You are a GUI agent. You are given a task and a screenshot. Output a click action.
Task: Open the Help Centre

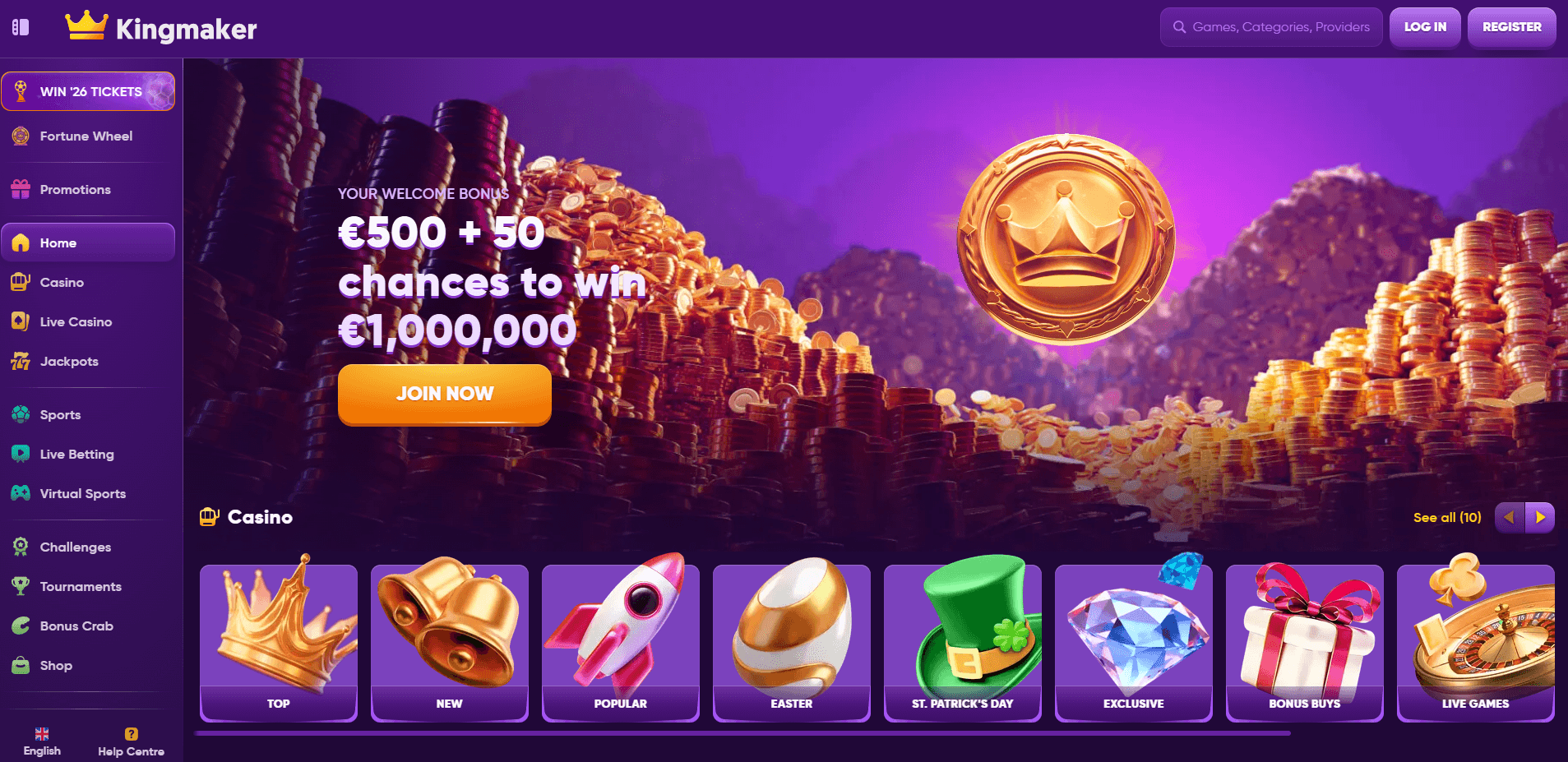point(131,740)
